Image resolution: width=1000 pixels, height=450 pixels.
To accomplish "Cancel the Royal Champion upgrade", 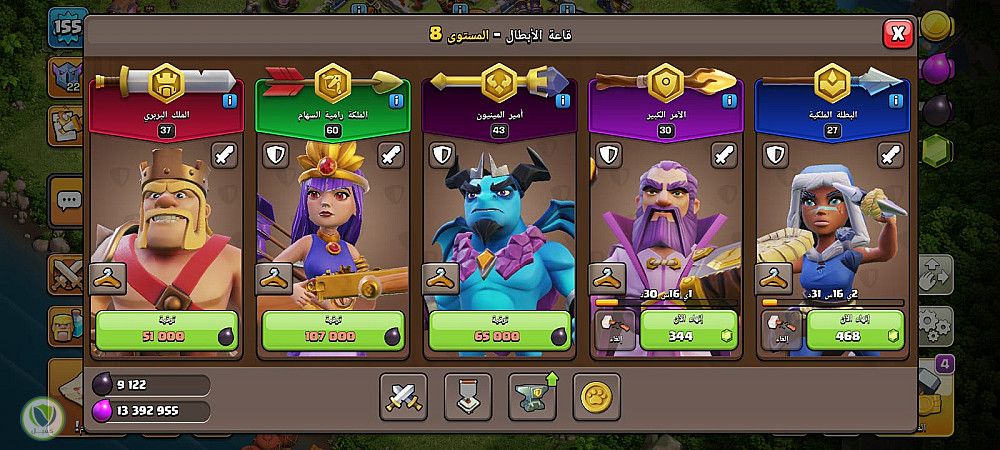I will 779,331.
